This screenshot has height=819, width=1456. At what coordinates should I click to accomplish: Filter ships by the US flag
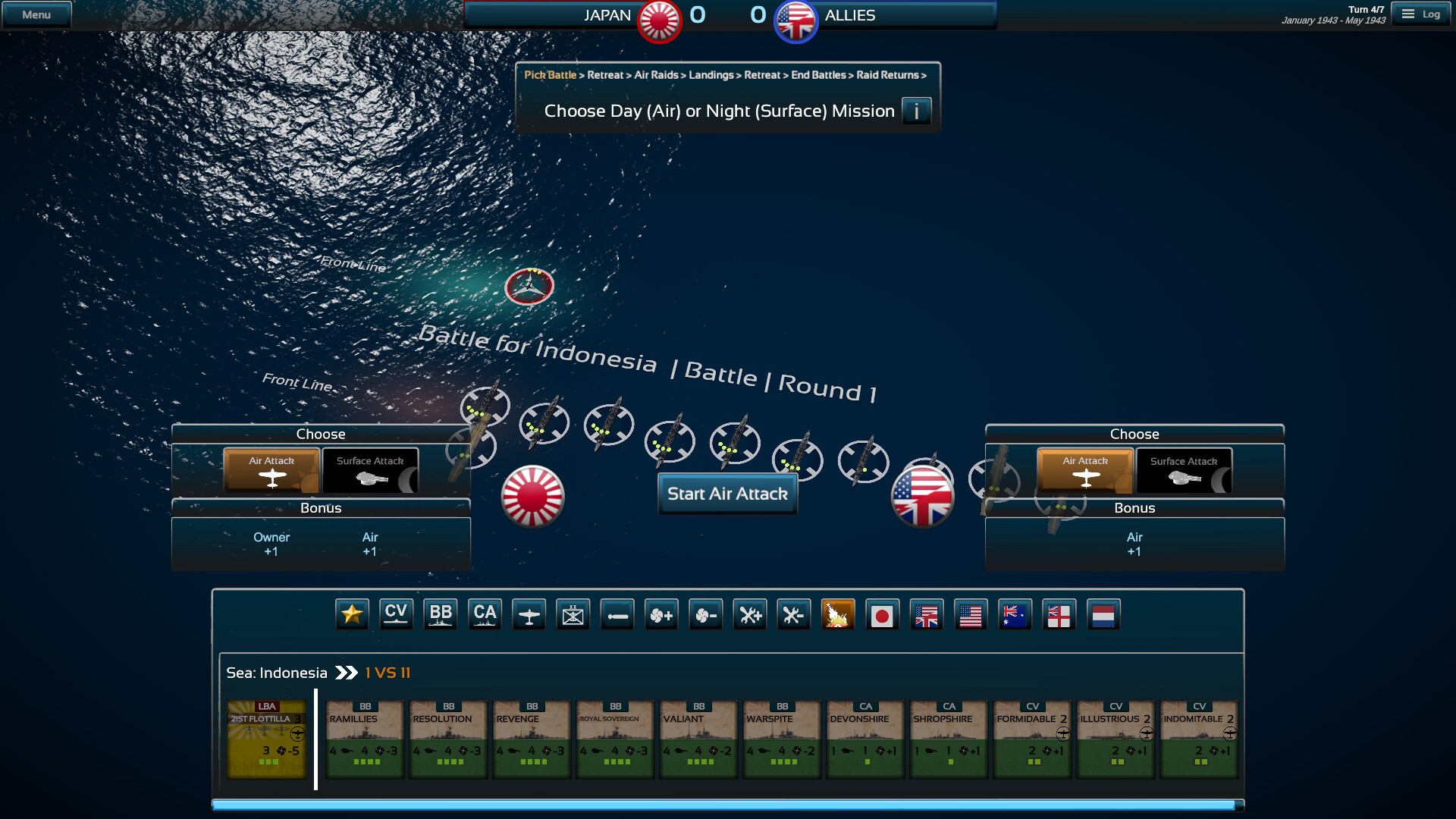(971, 614)
